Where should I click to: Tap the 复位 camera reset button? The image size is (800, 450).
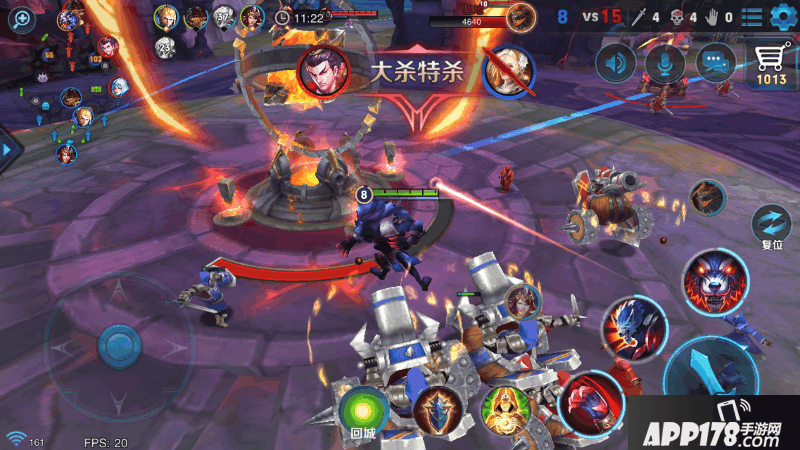[771, 223]
